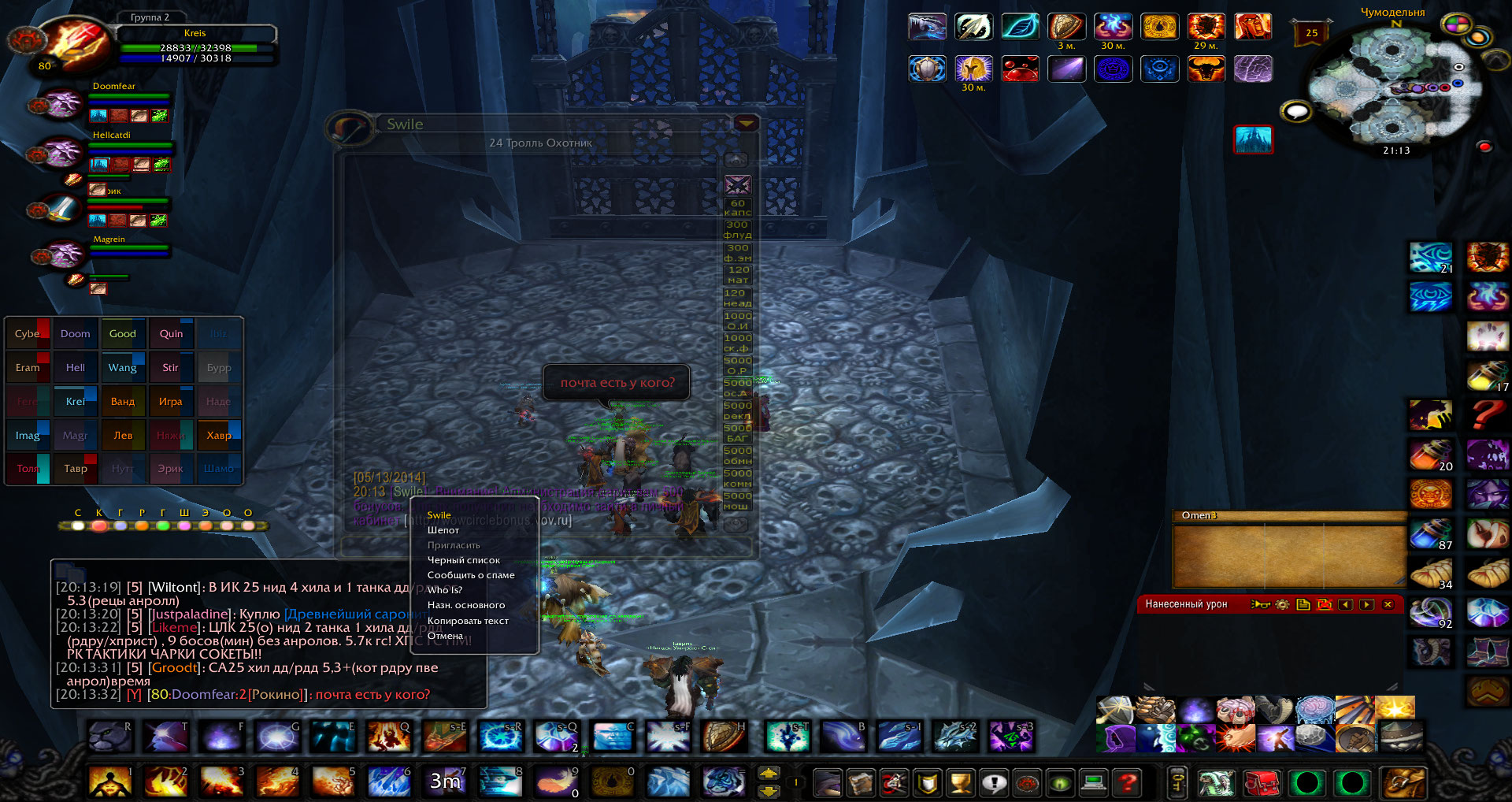Choose Копировать текст menu entry
The image size is (1512, 802).
tap(468, 621)
